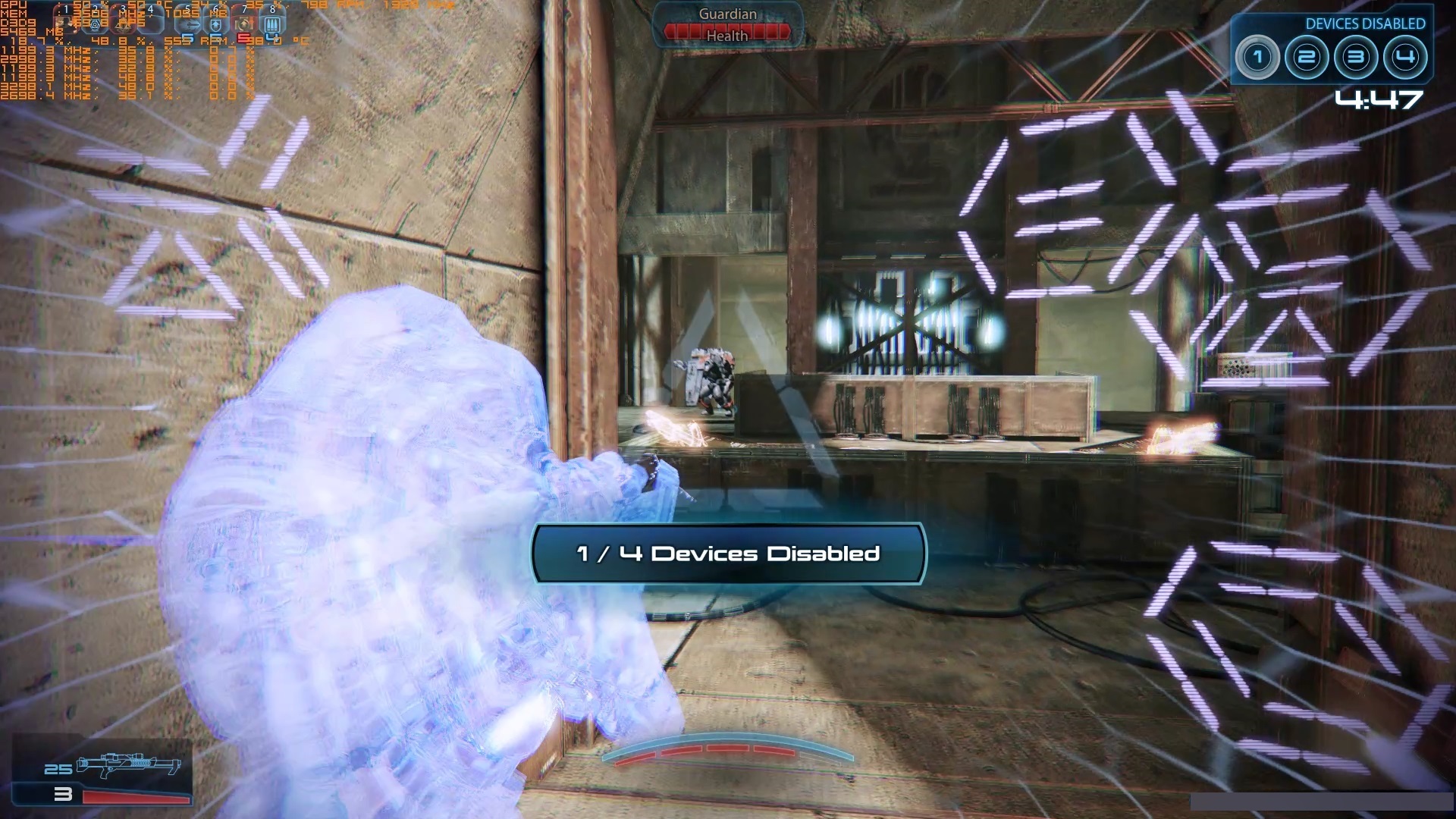Activate the shield-with-arrow consumable in slot 6
1456x819 pixels.
217,24
